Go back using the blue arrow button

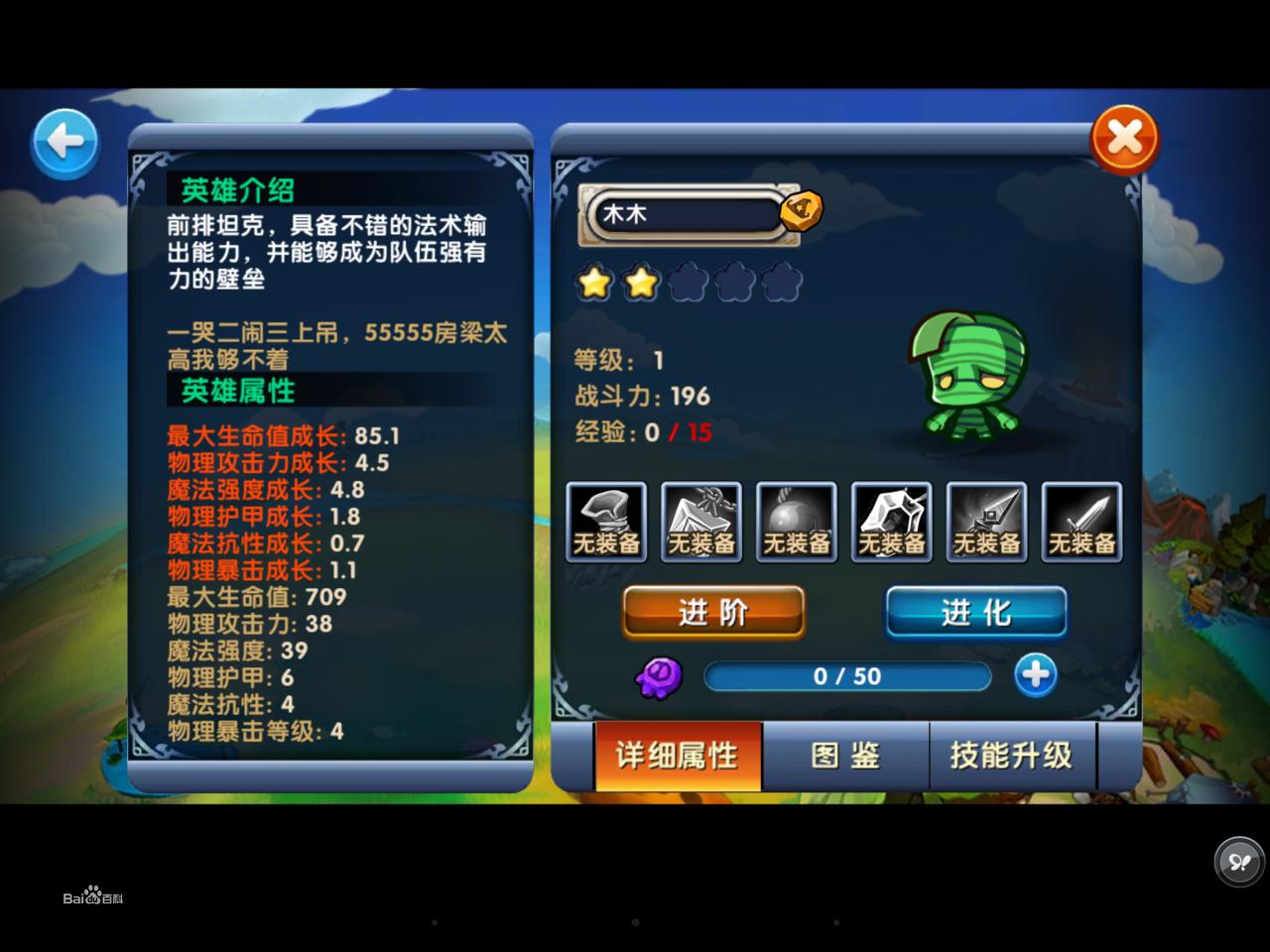click(x=65, y=143)
